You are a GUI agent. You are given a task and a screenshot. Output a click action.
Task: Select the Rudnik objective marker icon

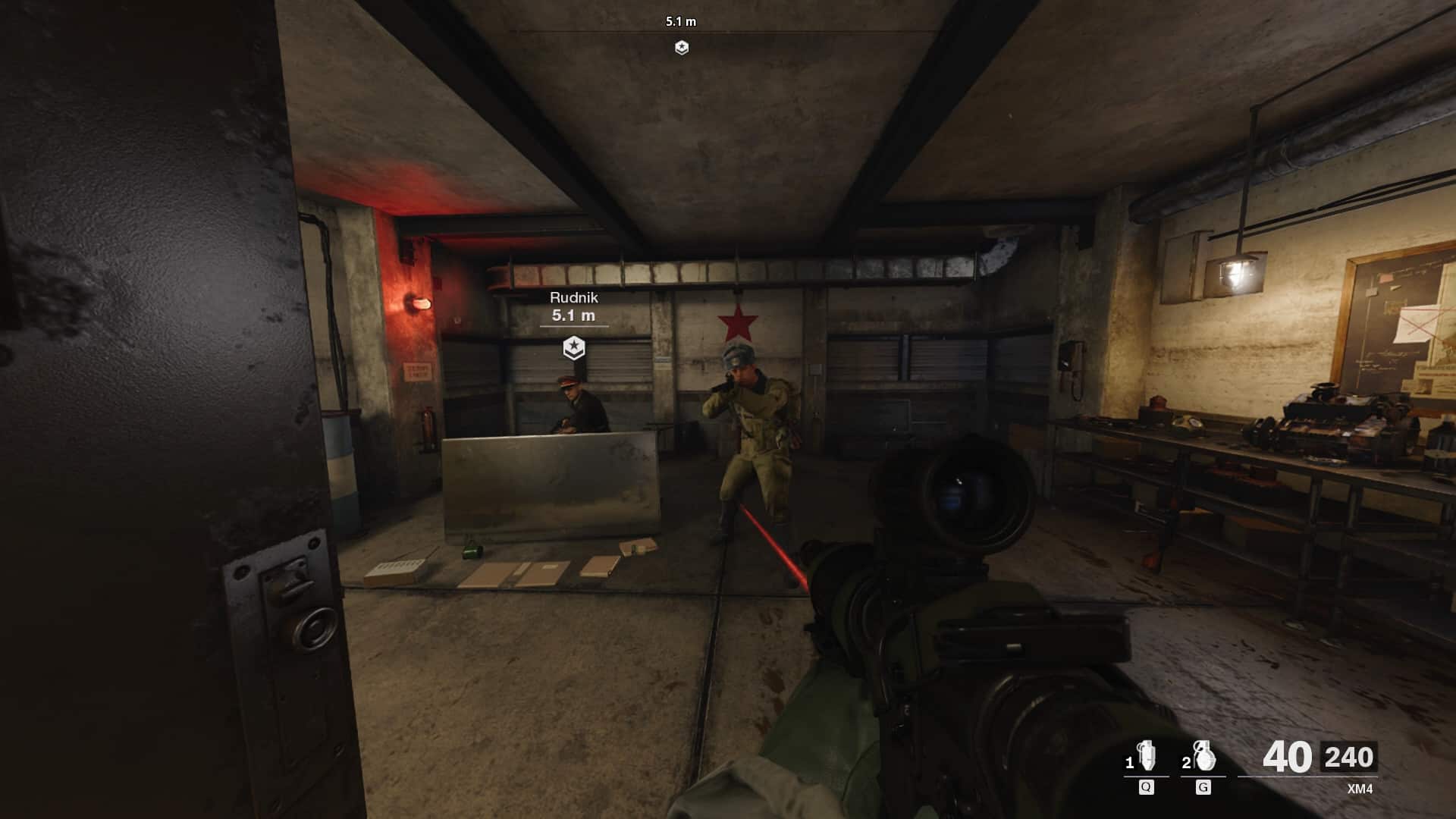[574, 348]
